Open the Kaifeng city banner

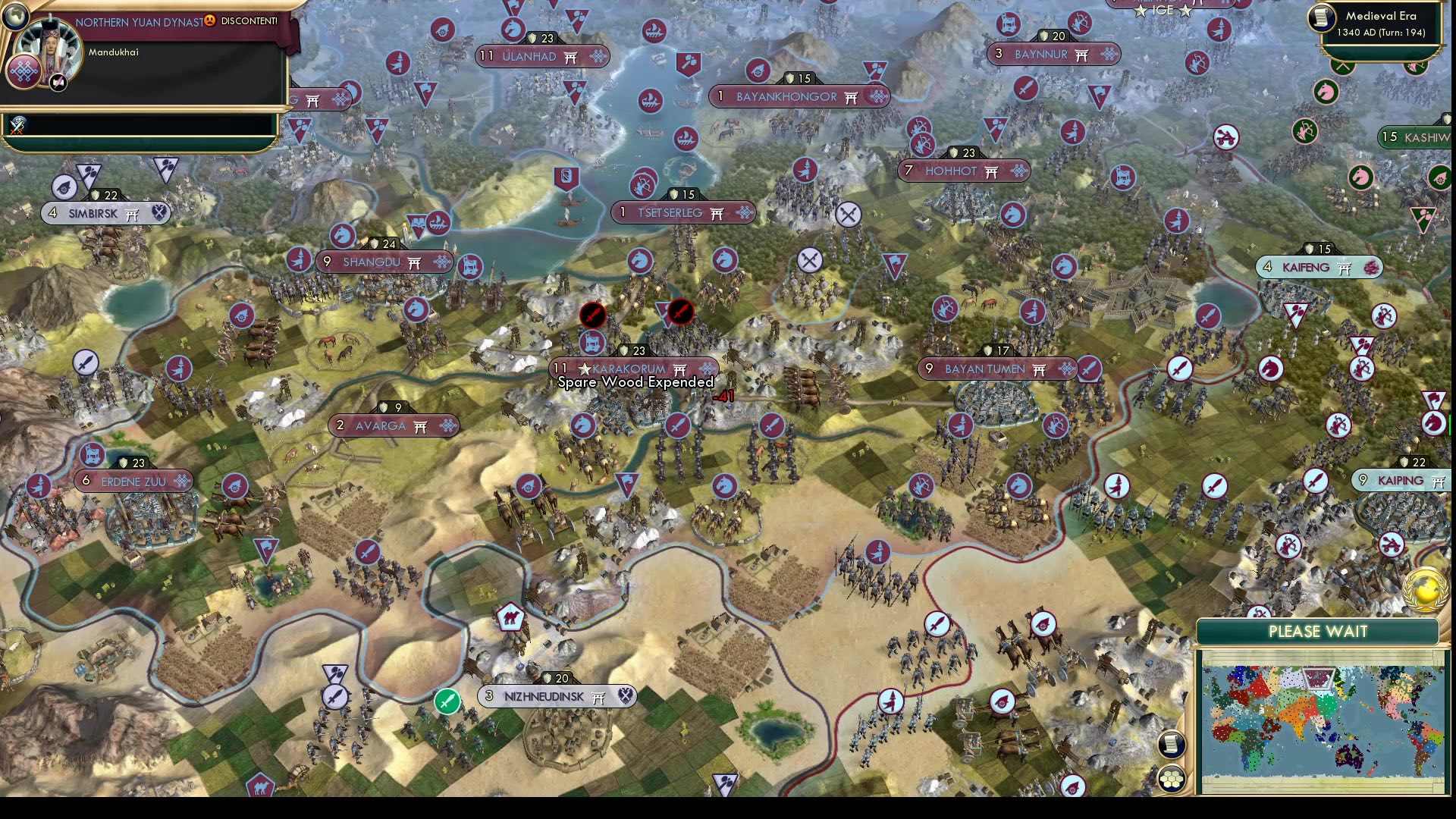1319,267
